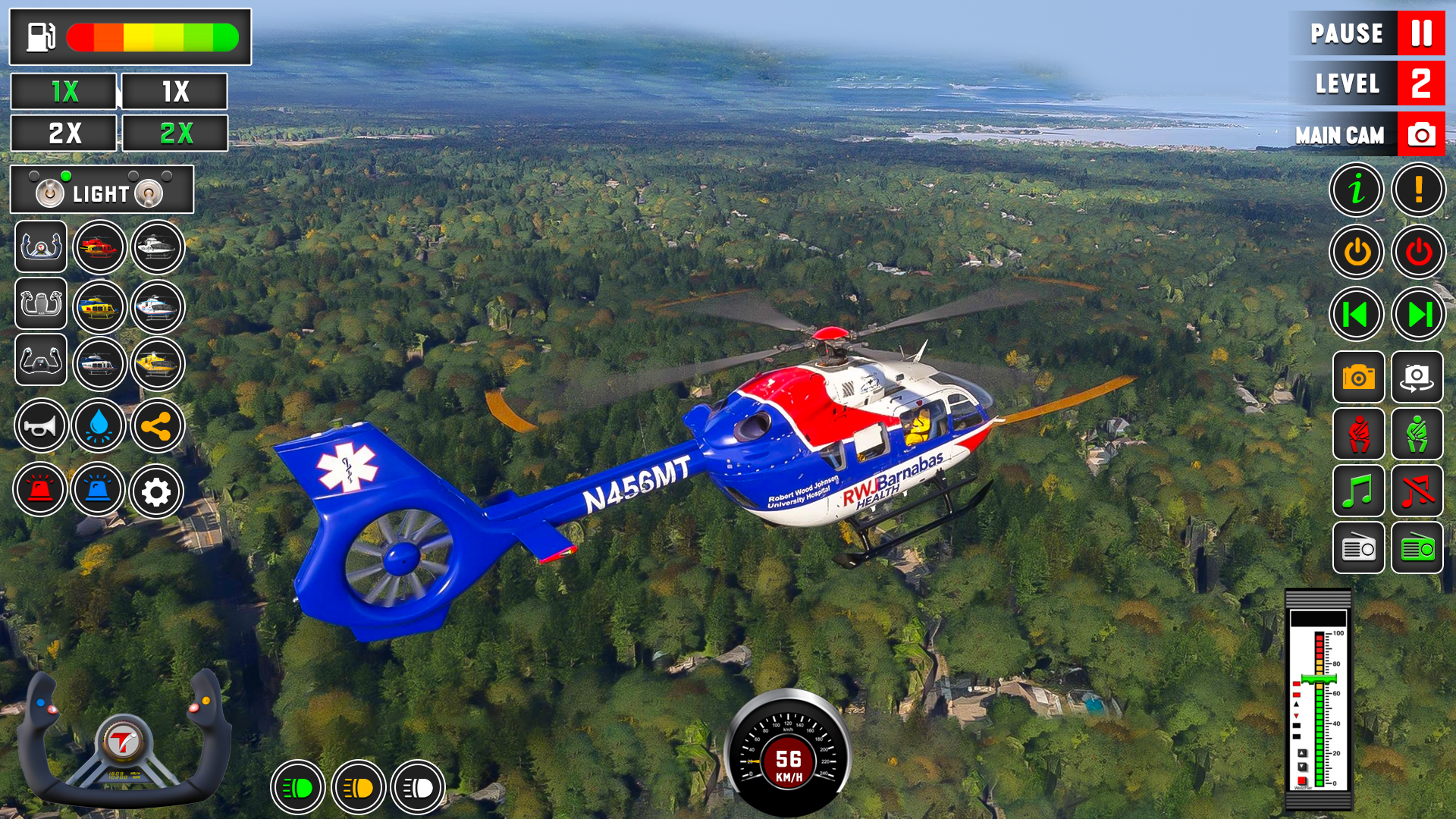Open the settings gear icon
Screen dimensions: 1456x819
(x=157, y=491)
